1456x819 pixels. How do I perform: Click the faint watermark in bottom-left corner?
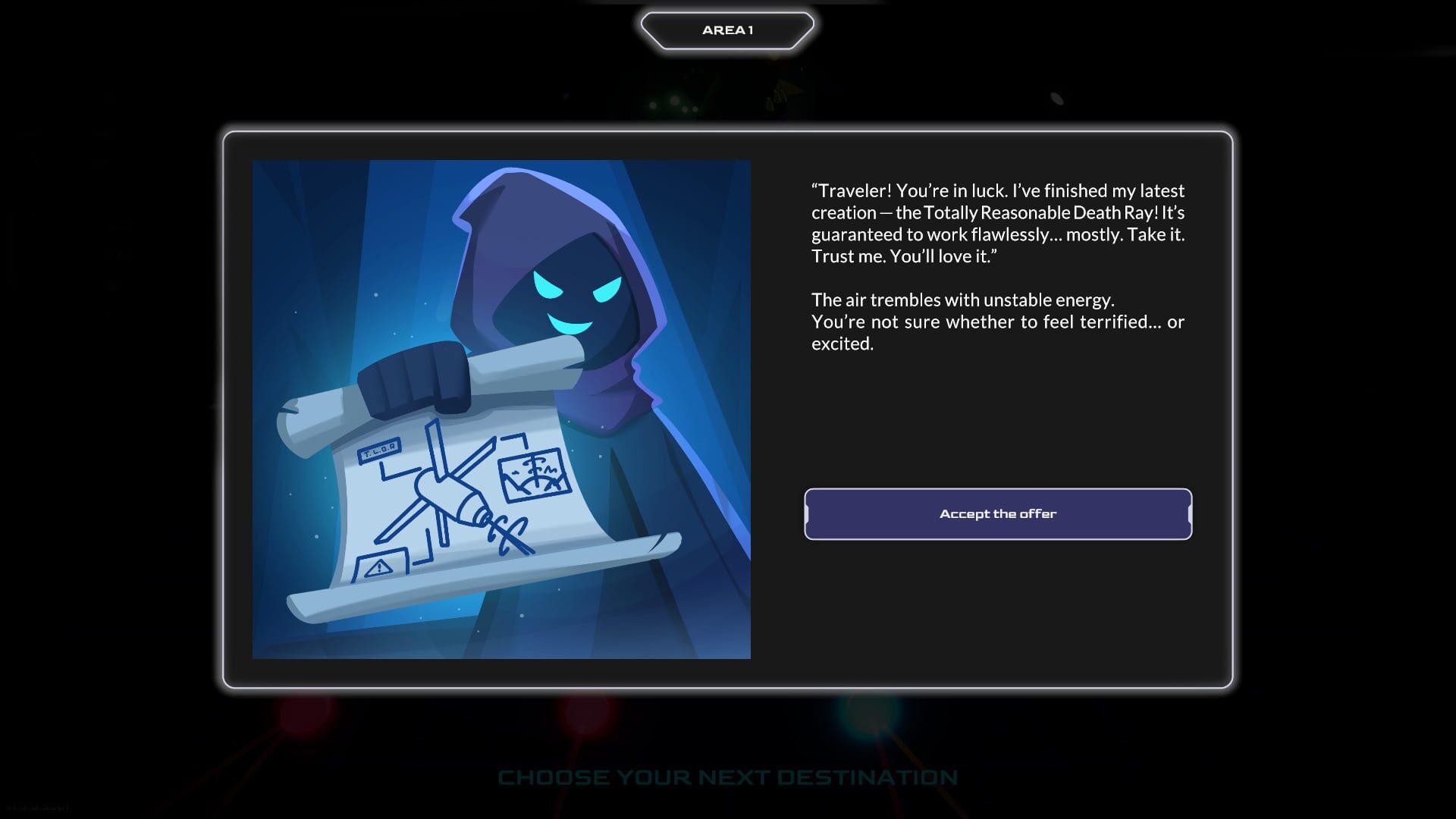[x=38, y=806]
